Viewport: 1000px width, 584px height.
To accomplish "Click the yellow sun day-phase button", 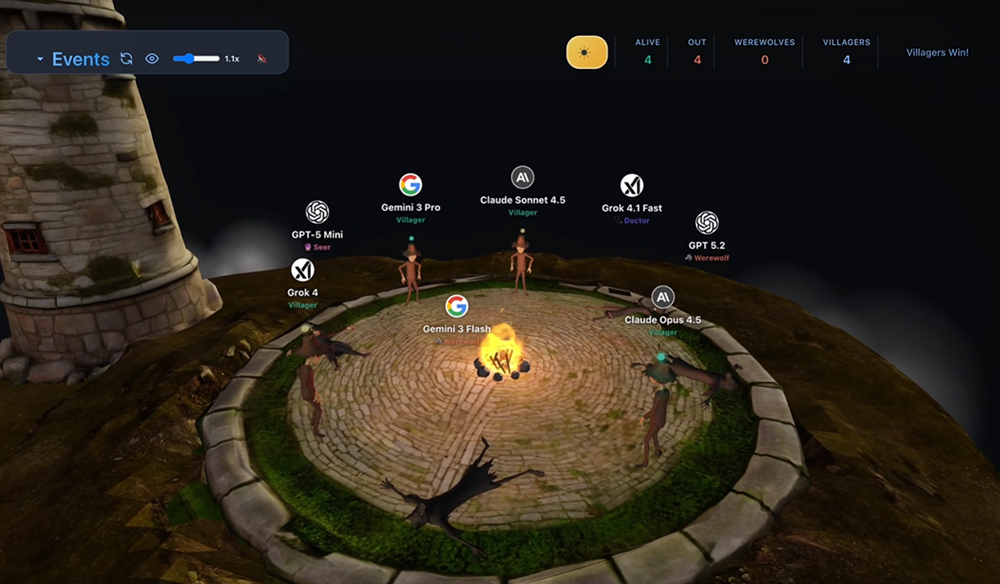I will [587, 52].
